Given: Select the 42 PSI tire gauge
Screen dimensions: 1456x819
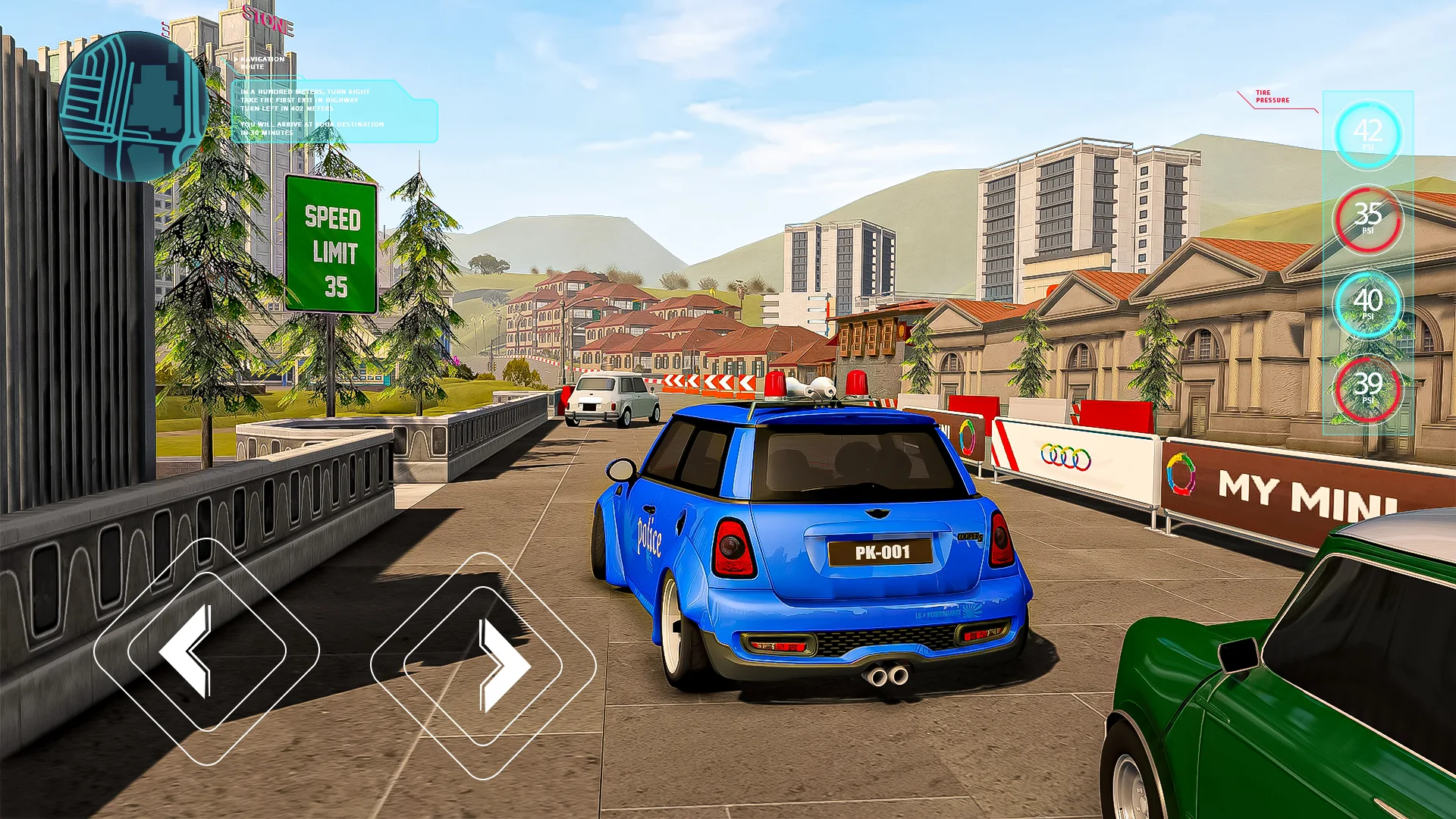Looking at the screenshot, I should 1367,135.
